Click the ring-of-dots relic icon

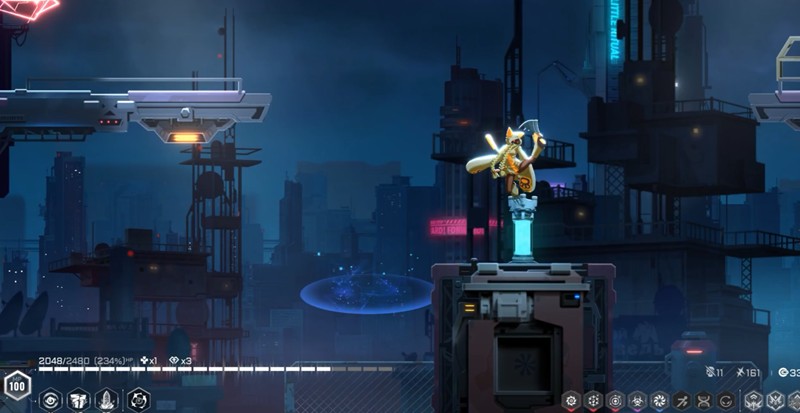[x=594, y=400]
